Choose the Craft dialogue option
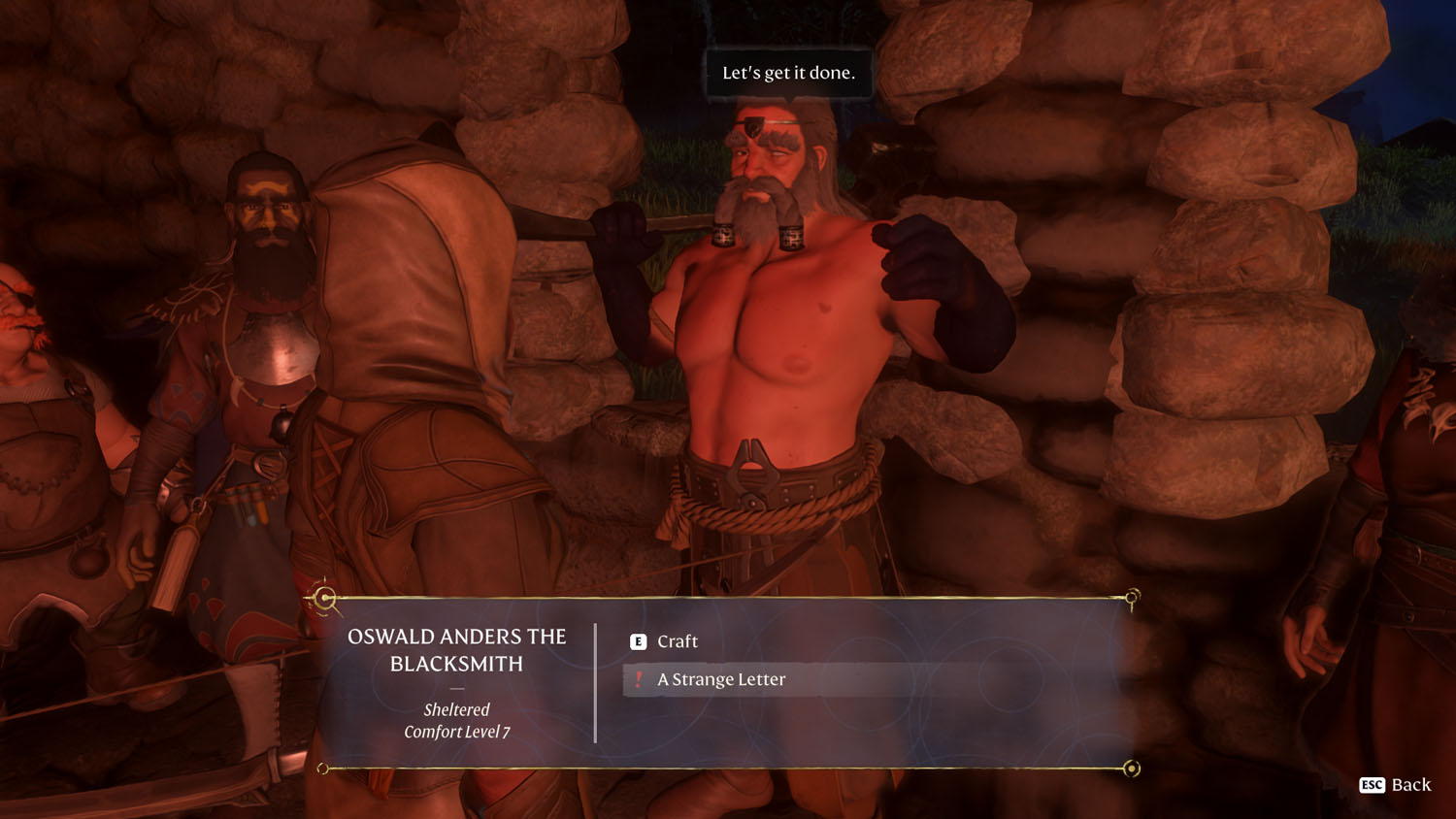The height and width of the screenshot is (819, 1456). [677, 641]
